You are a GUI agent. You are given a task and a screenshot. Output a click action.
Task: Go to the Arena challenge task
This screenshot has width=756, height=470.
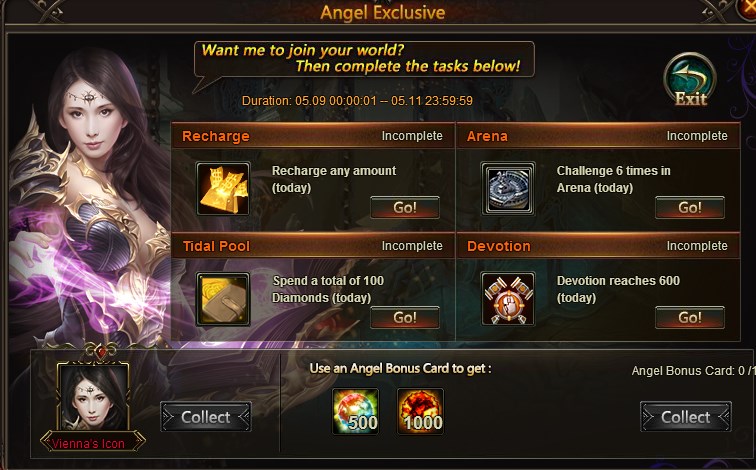coord(690,208)
